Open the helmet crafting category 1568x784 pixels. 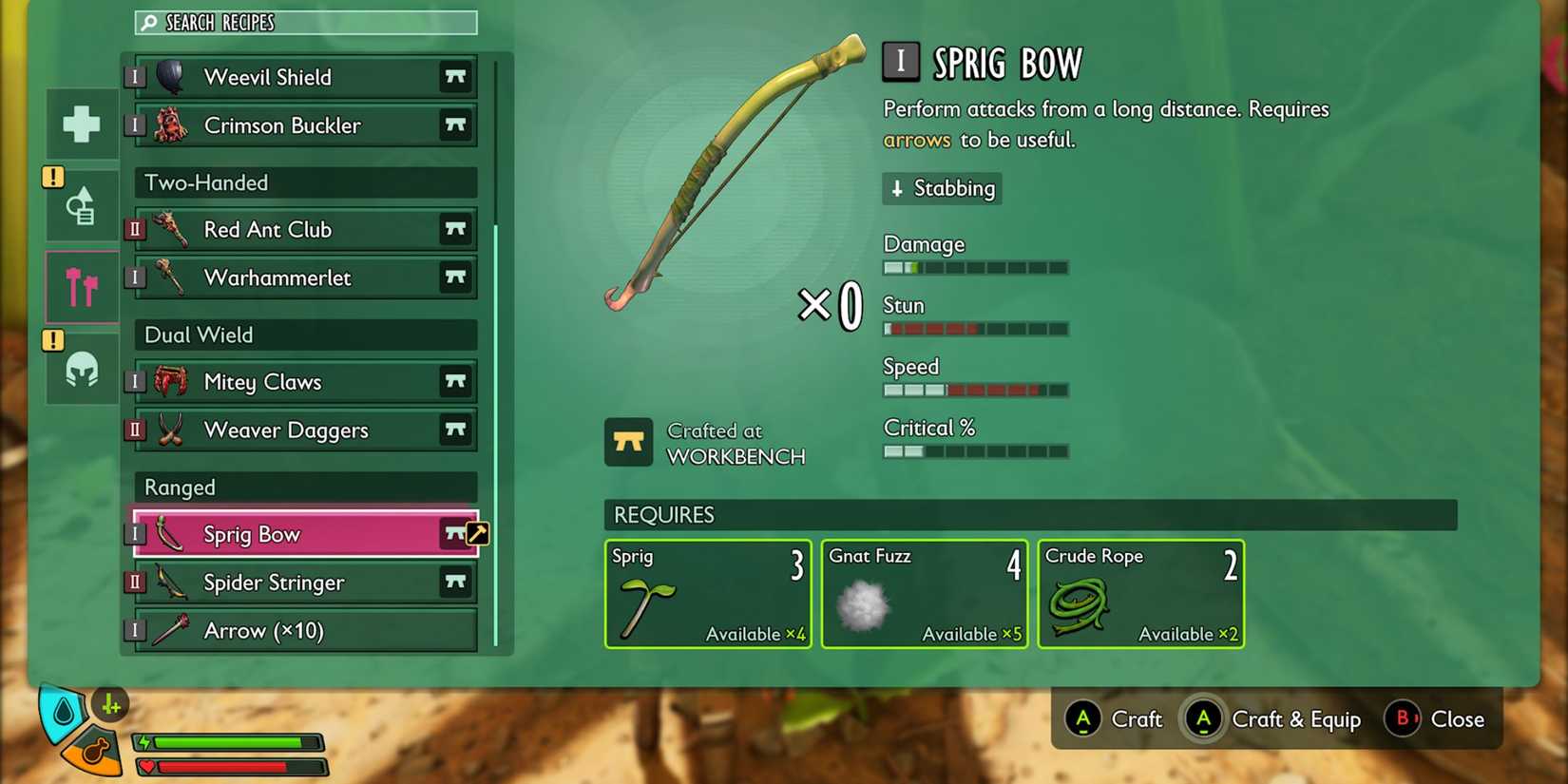(x=81, y=371)
